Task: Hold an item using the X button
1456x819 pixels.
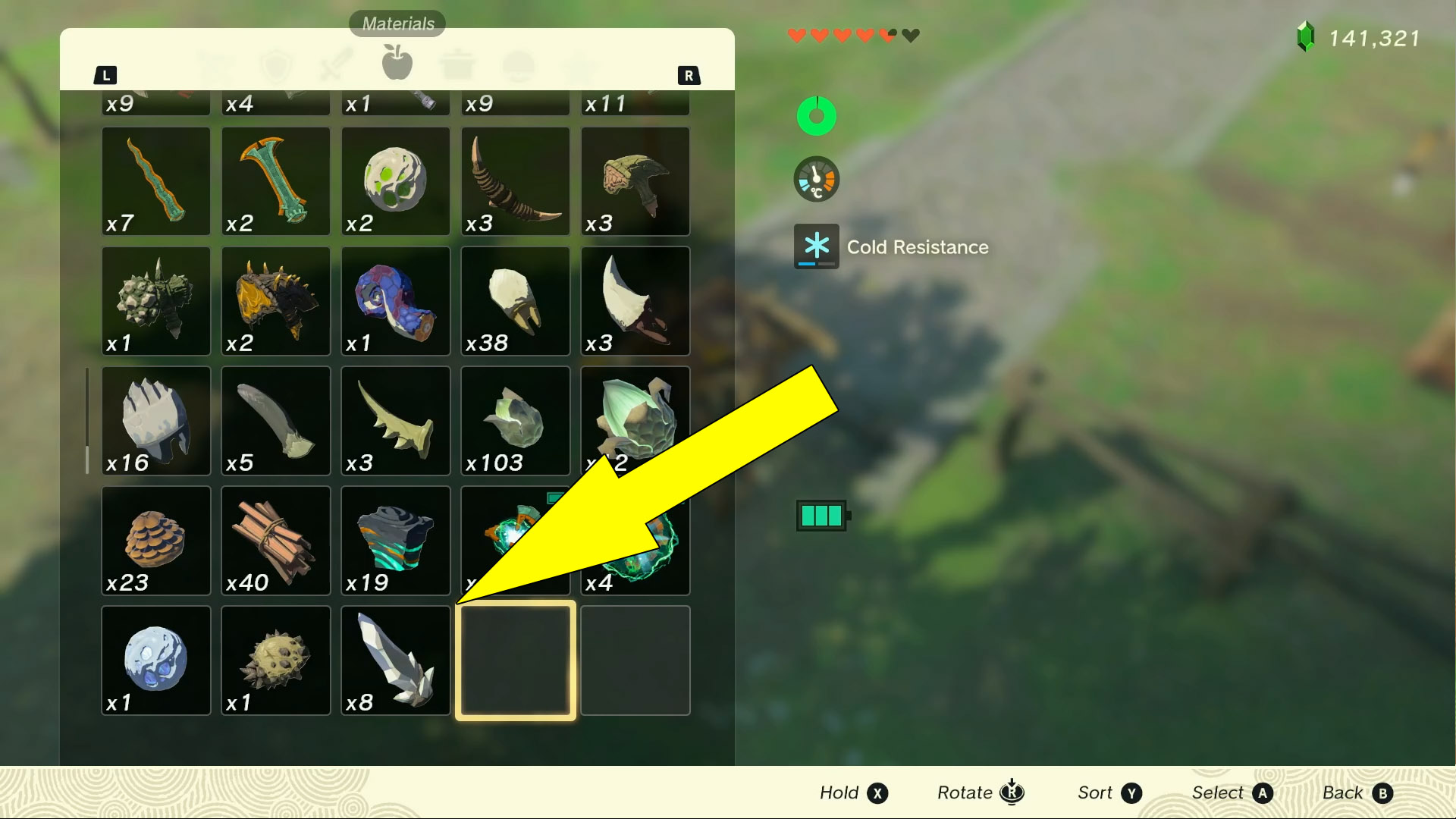Action: coord(877,792)
